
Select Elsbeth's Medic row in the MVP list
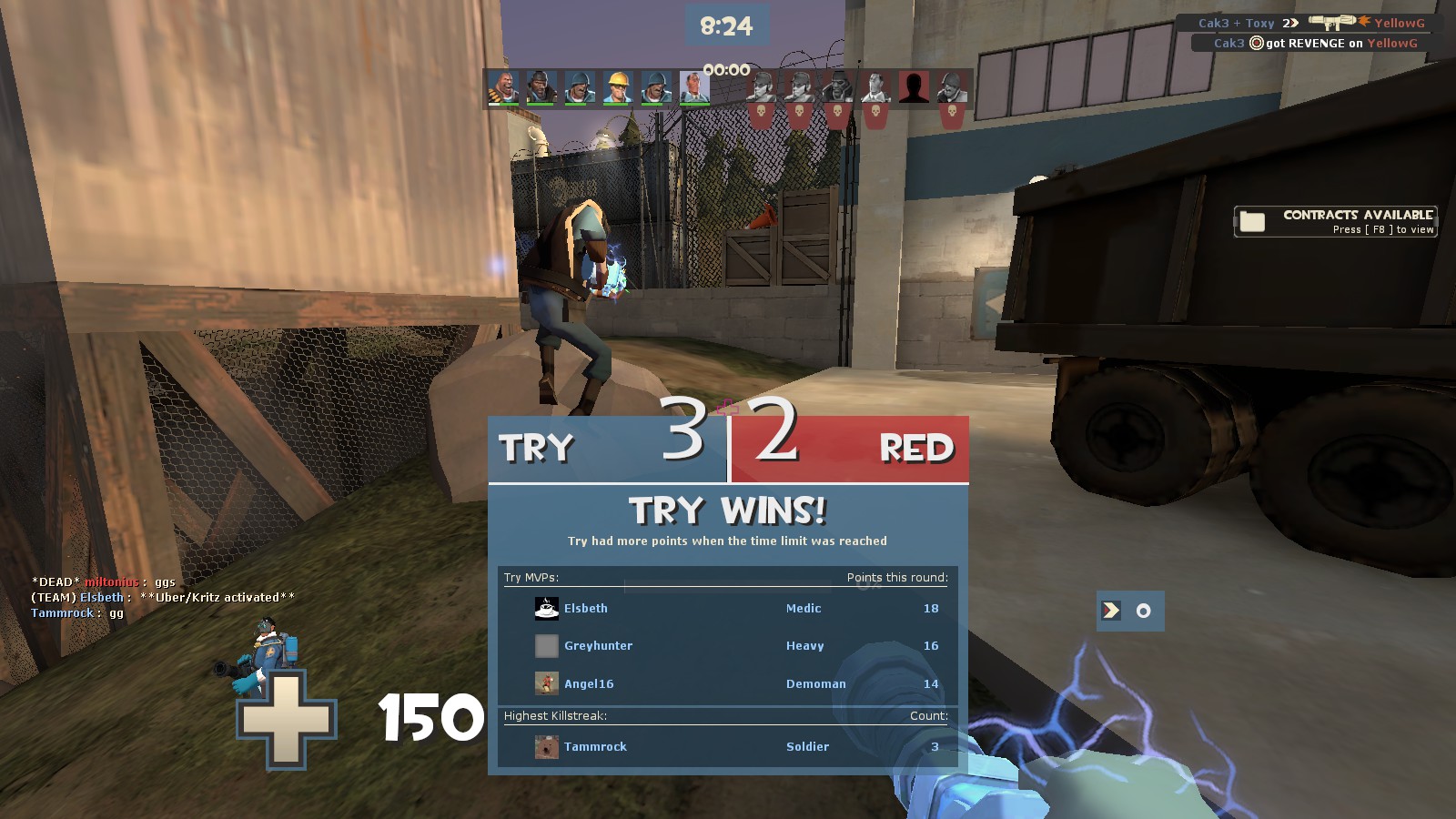[728, 609]
